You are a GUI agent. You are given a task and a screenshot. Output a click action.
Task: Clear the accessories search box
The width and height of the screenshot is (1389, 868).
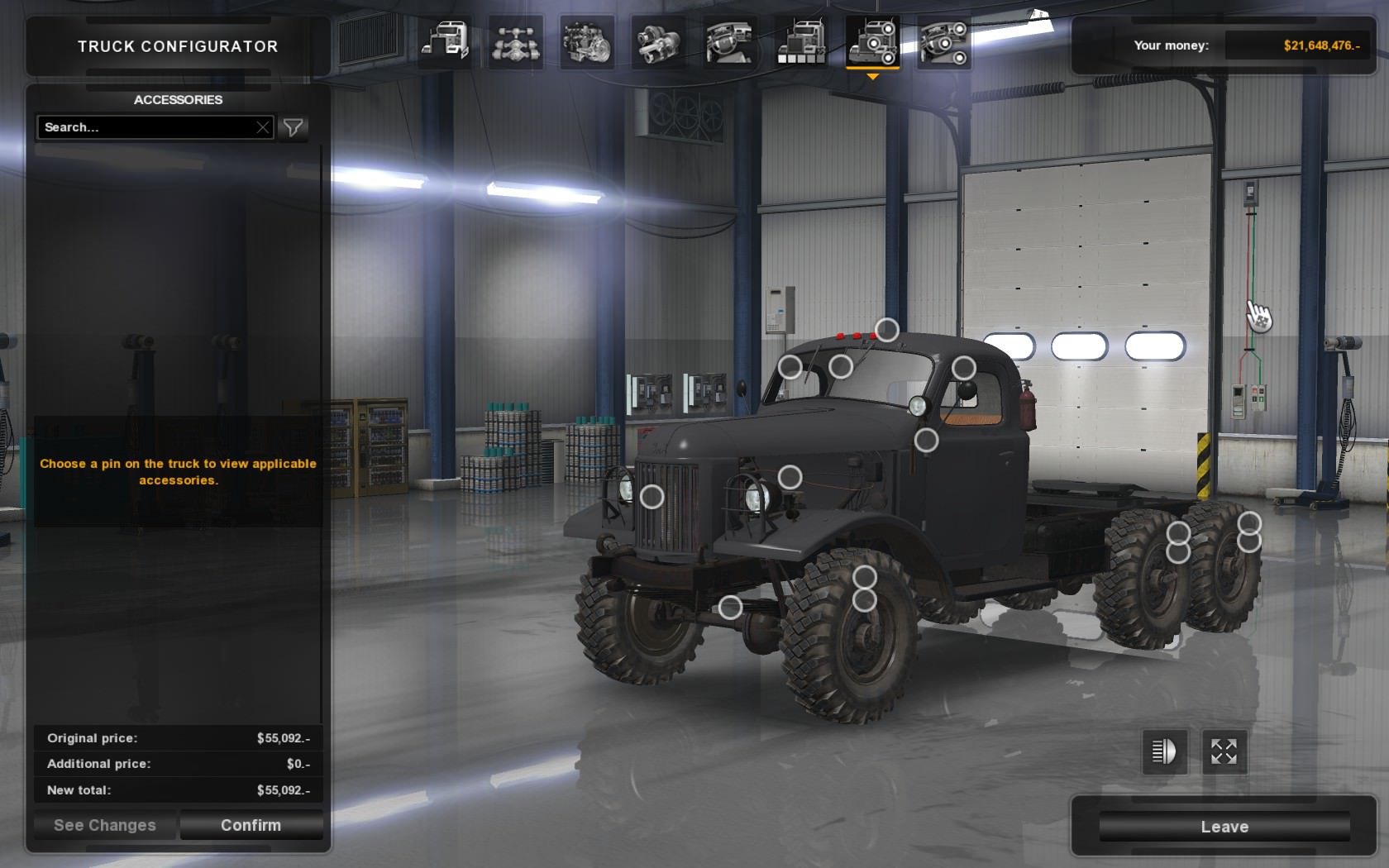tap(262, 127)
